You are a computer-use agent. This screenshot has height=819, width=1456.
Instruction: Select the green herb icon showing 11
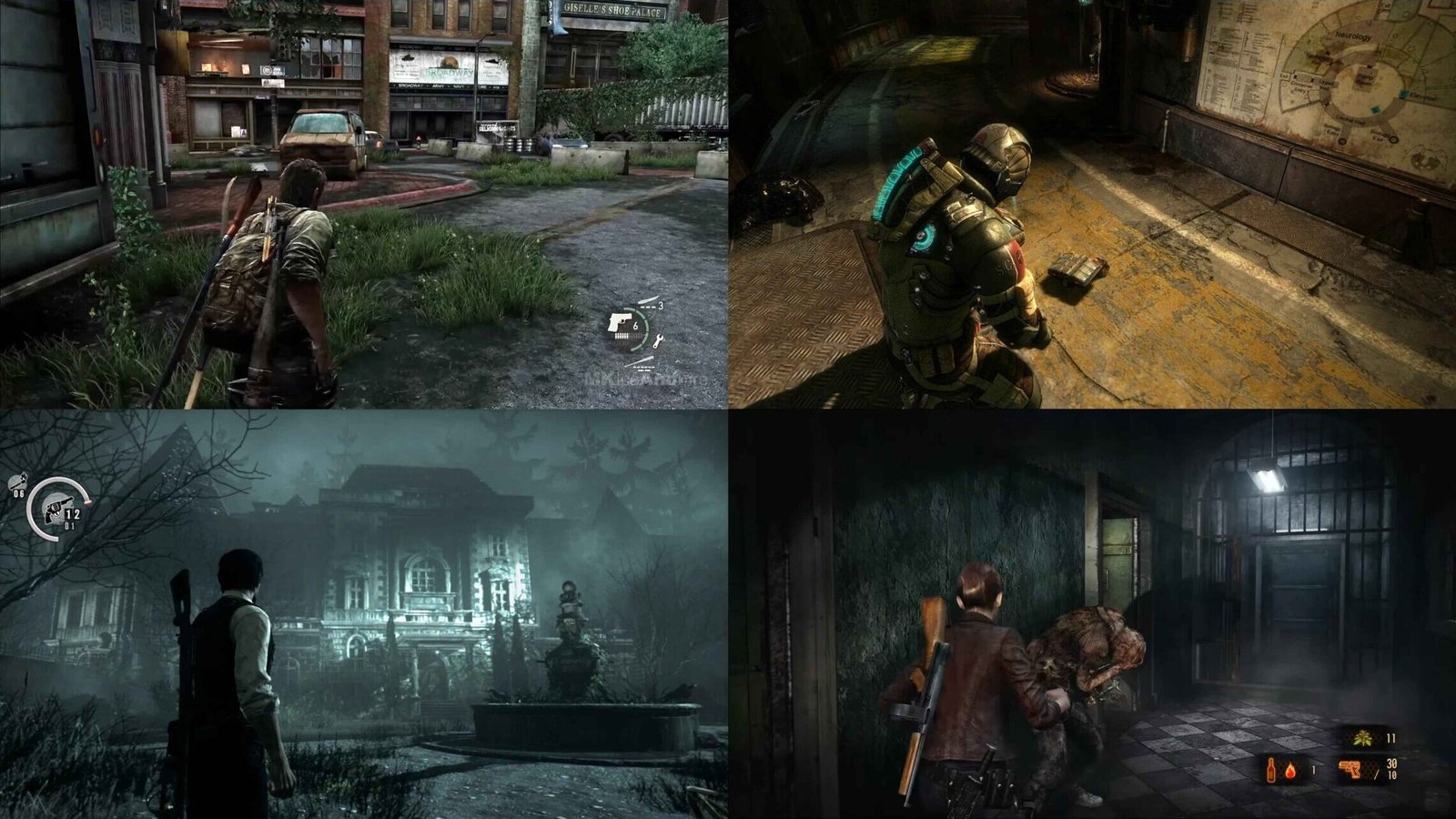click(1362, 738)
